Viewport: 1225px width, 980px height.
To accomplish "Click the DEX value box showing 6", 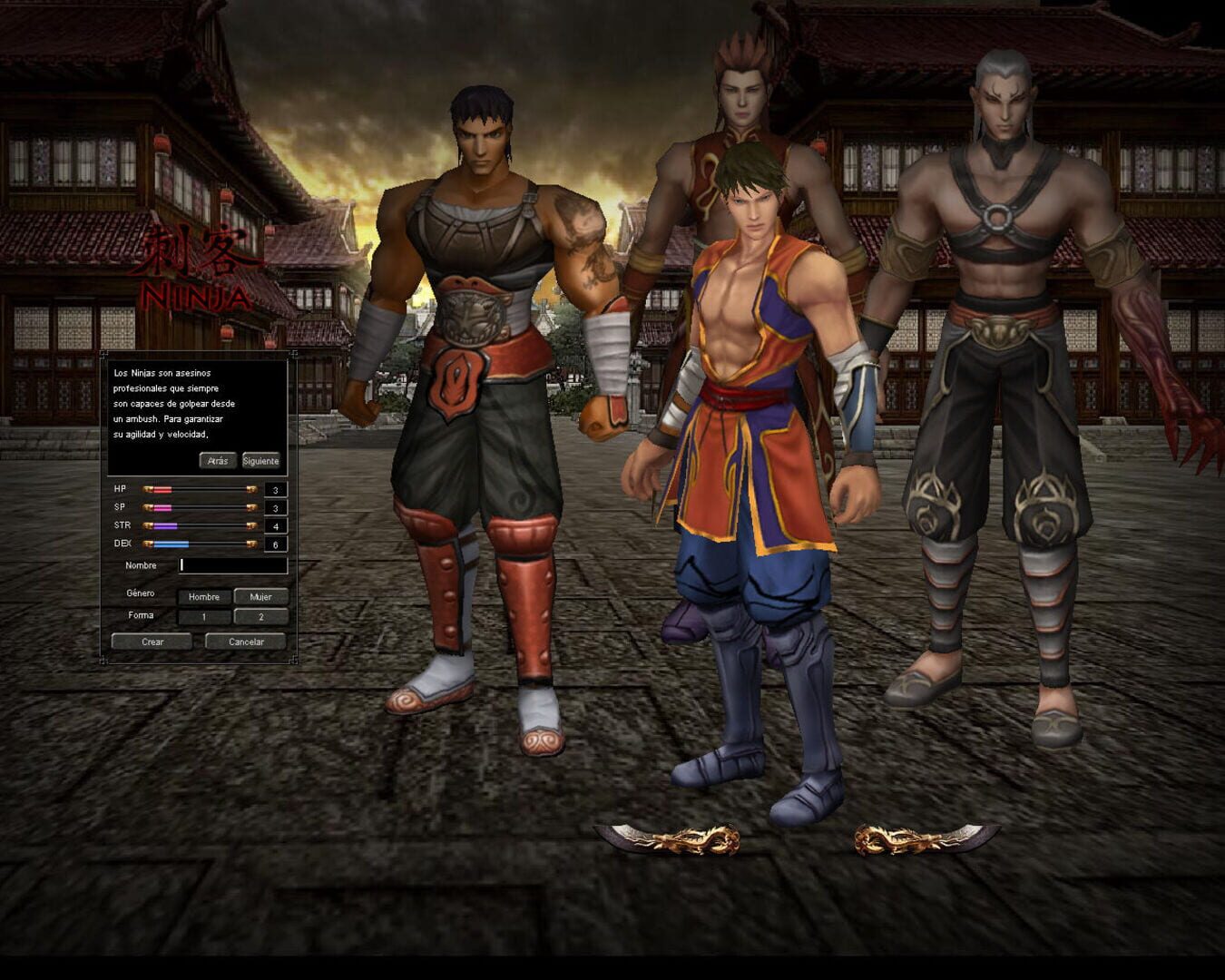I will [275, 544].
